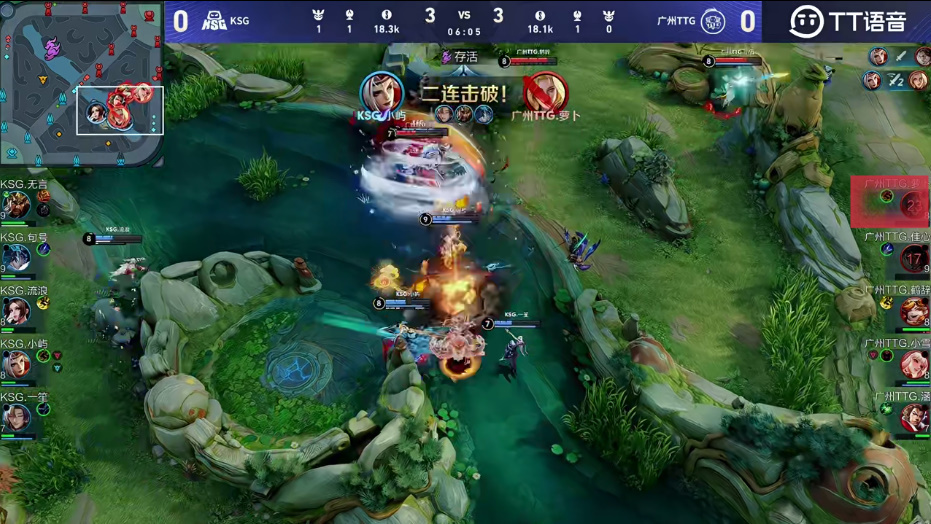
Task: Click the 二连击破 kill announcement banner
Action: [x=463, y=94]
